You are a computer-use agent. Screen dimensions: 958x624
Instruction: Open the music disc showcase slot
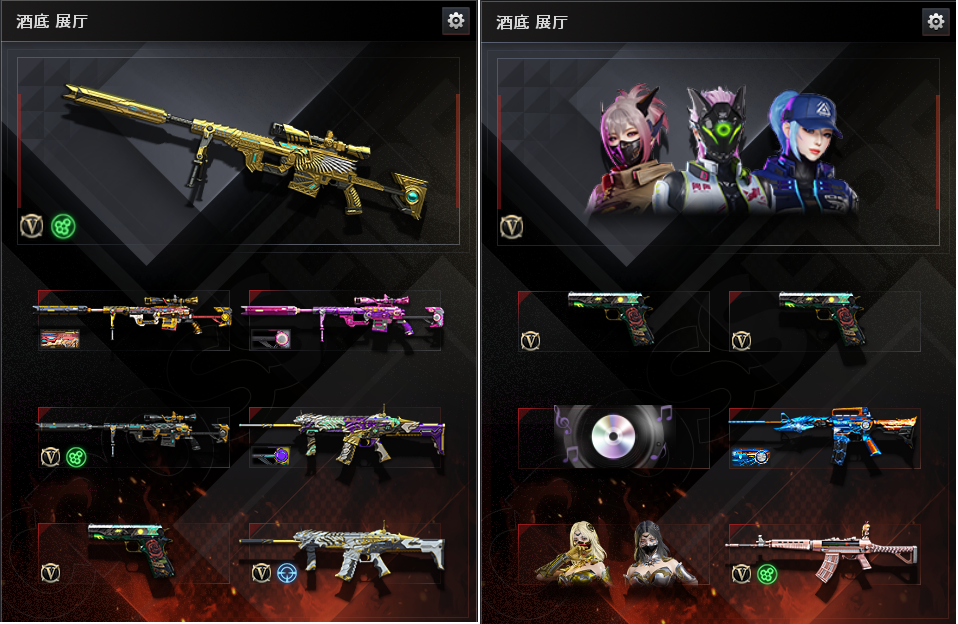613,437
